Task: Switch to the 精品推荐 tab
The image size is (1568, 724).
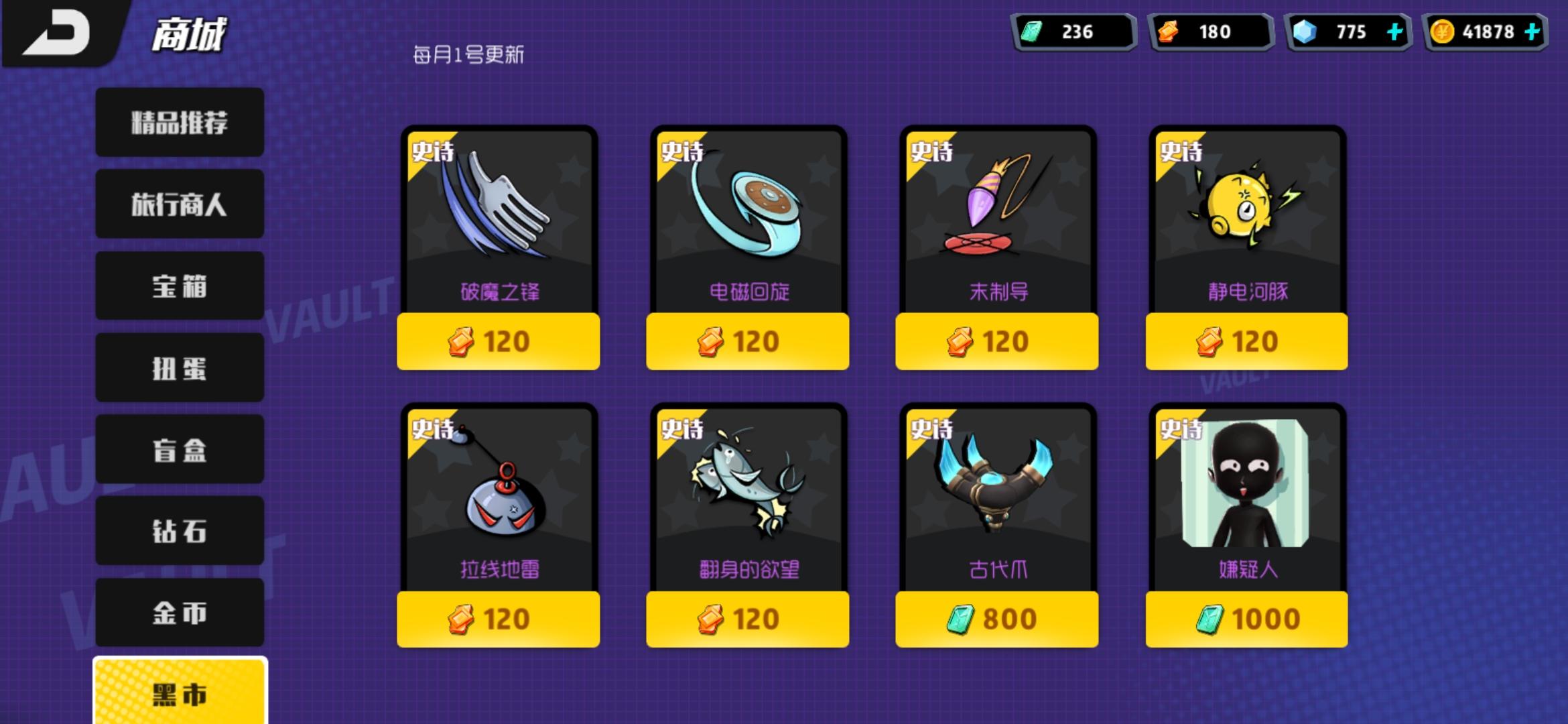Action: pos(179,122)
